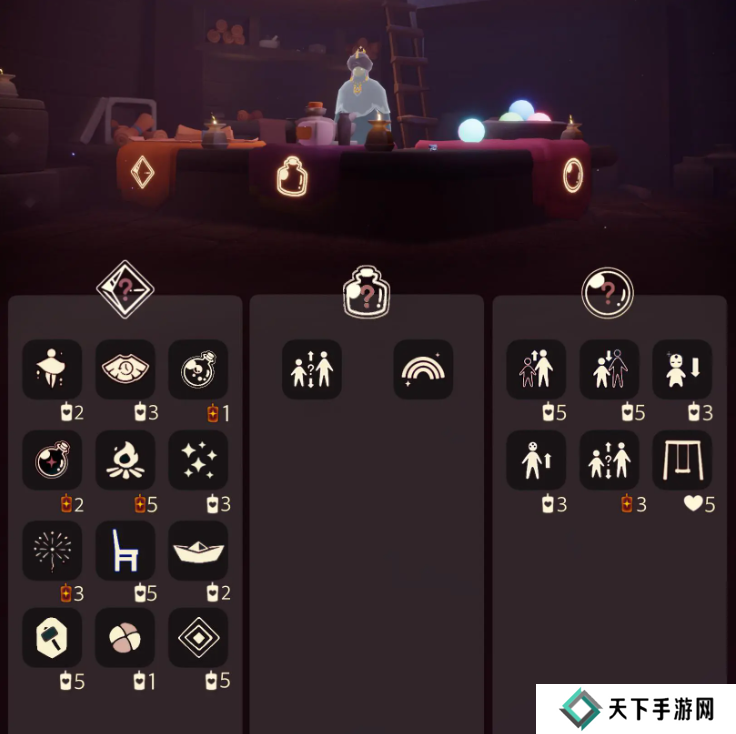Select the campfire item
This screenshot has width=736, height=734.
125,460
